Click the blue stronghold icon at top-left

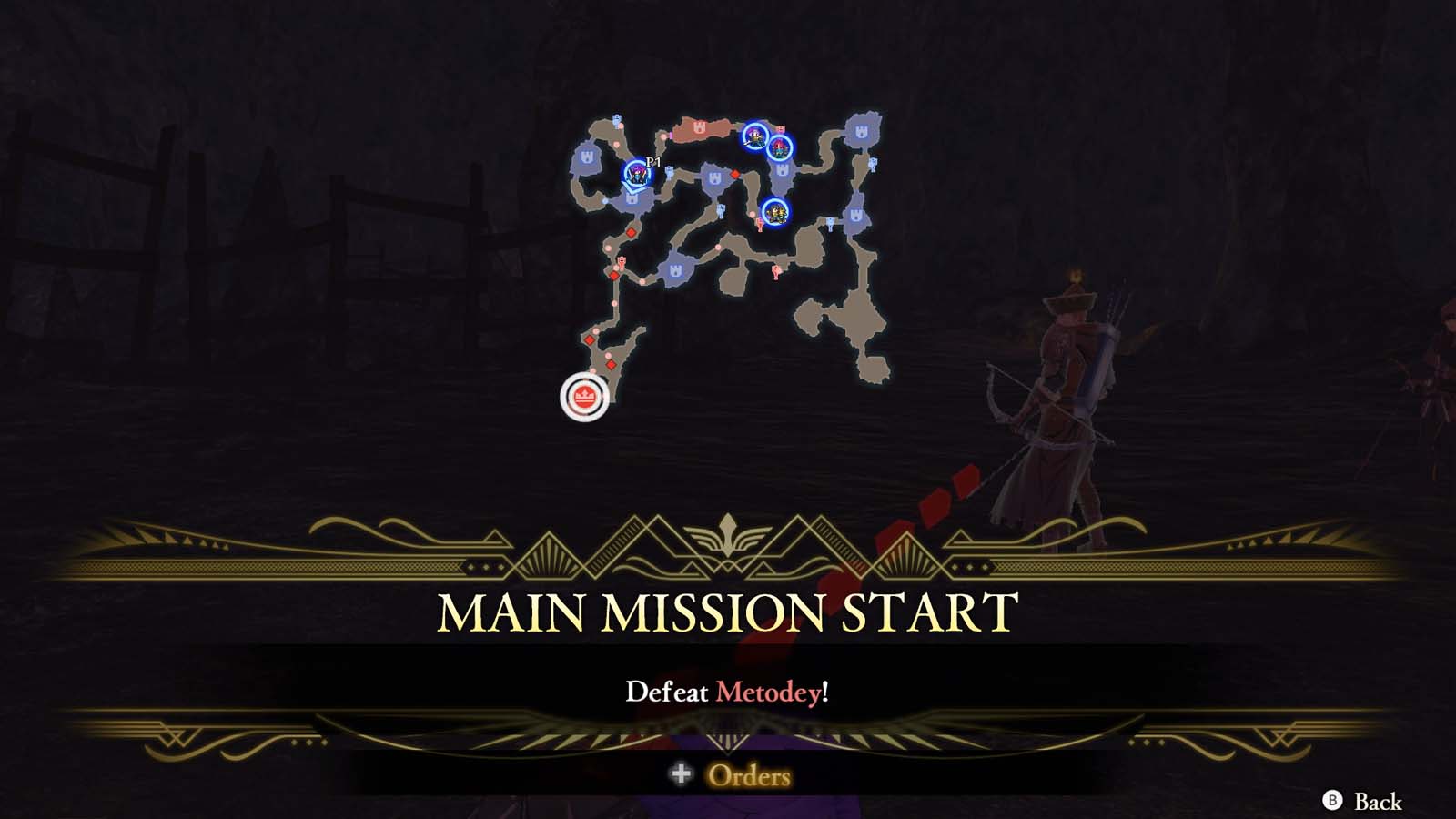[584, 158]
